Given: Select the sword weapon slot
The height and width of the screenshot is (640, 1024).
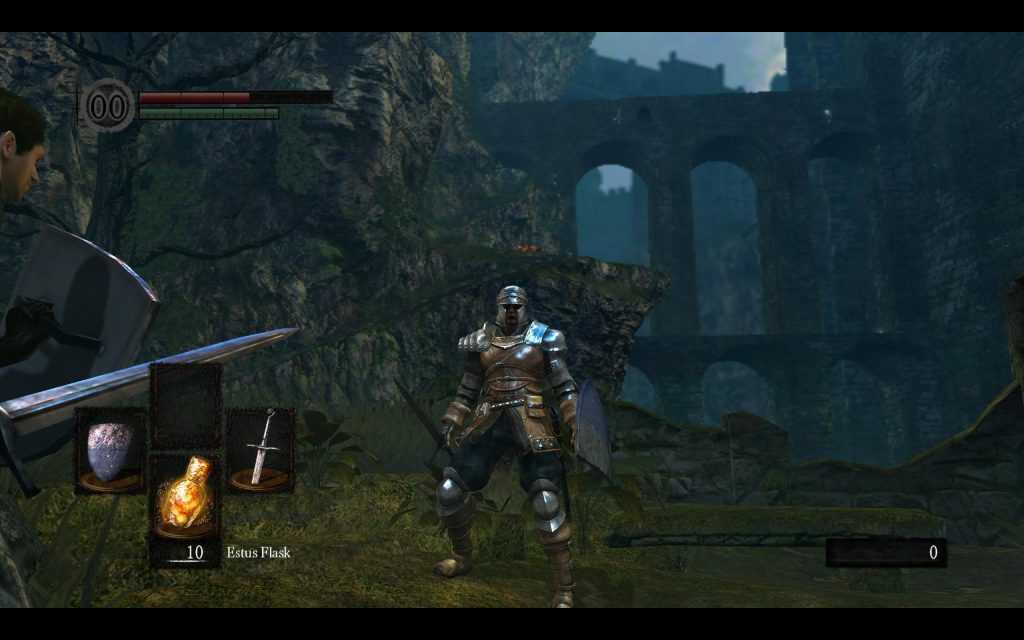Looking at the screenshot, I should click(x=260, y=450).
